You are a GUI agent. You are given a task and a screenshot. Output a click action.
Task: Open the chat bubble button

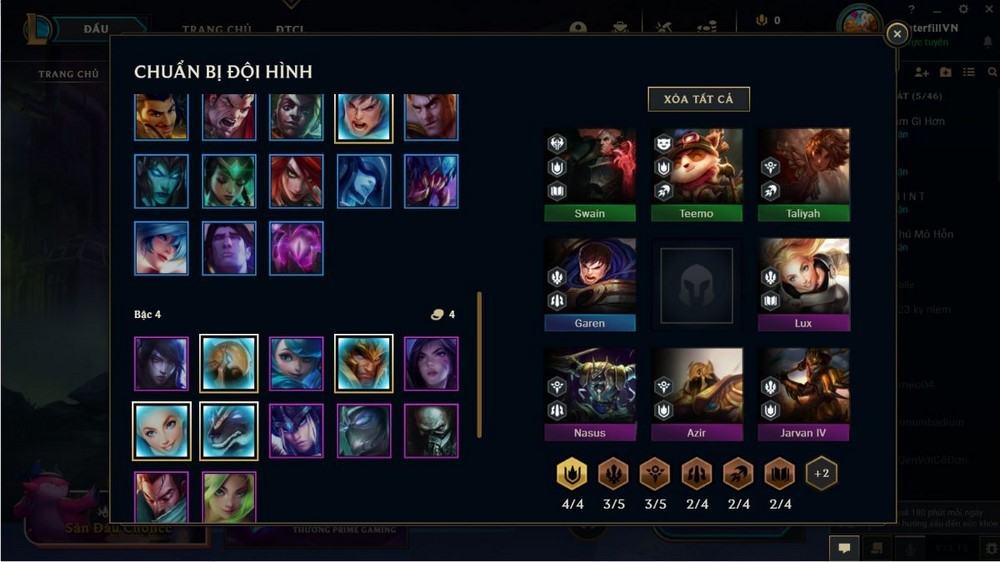tap(845, 548)
